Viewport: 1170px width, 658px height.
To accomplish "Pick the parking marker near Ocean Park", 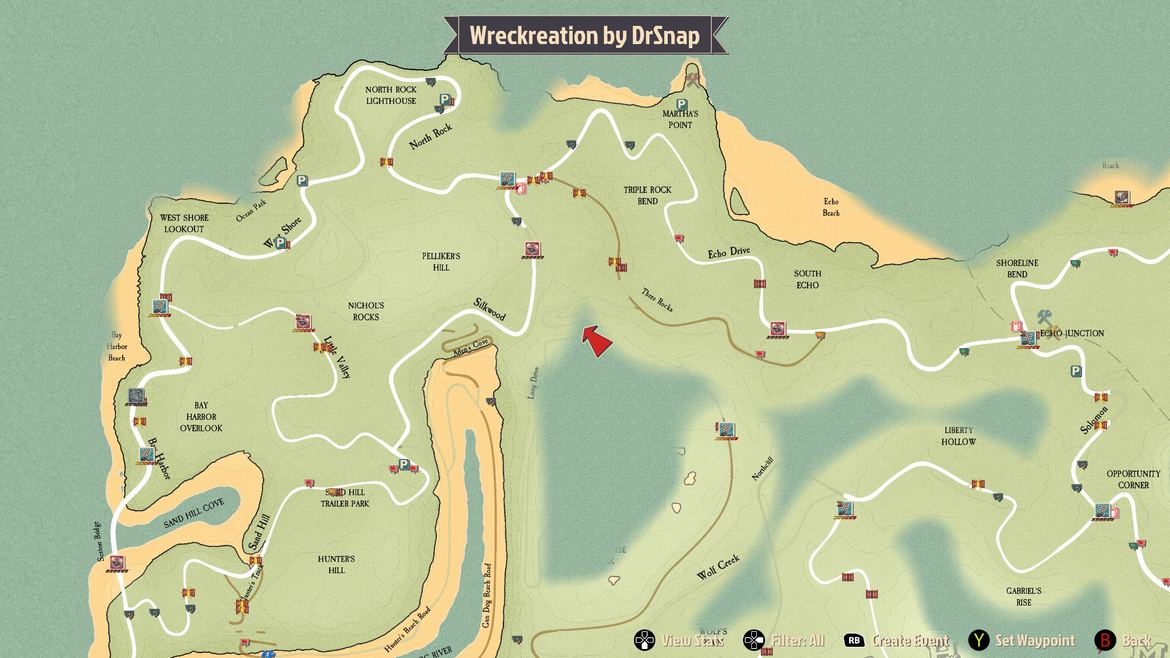I will point(301,181).
